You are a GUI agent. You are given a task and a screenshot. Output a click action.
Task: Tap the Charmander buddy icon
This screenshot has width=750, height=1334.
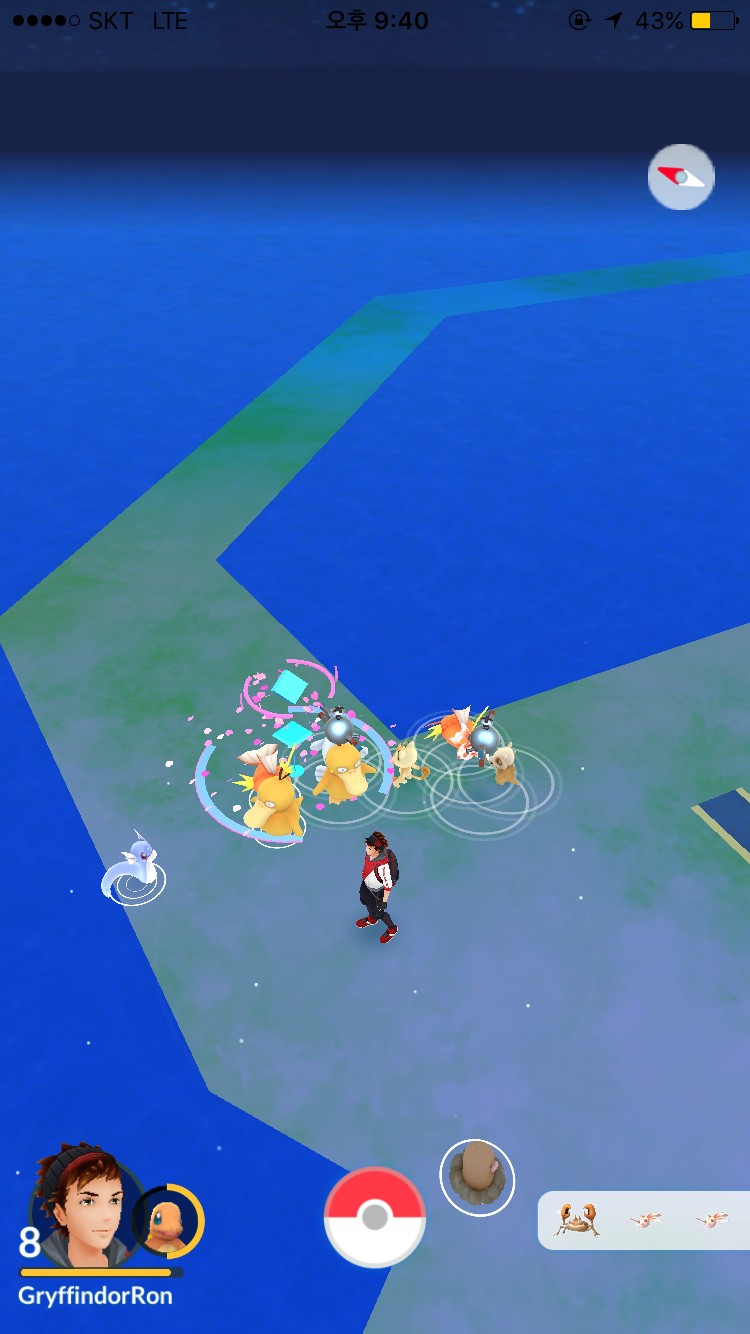point(168,1220)
